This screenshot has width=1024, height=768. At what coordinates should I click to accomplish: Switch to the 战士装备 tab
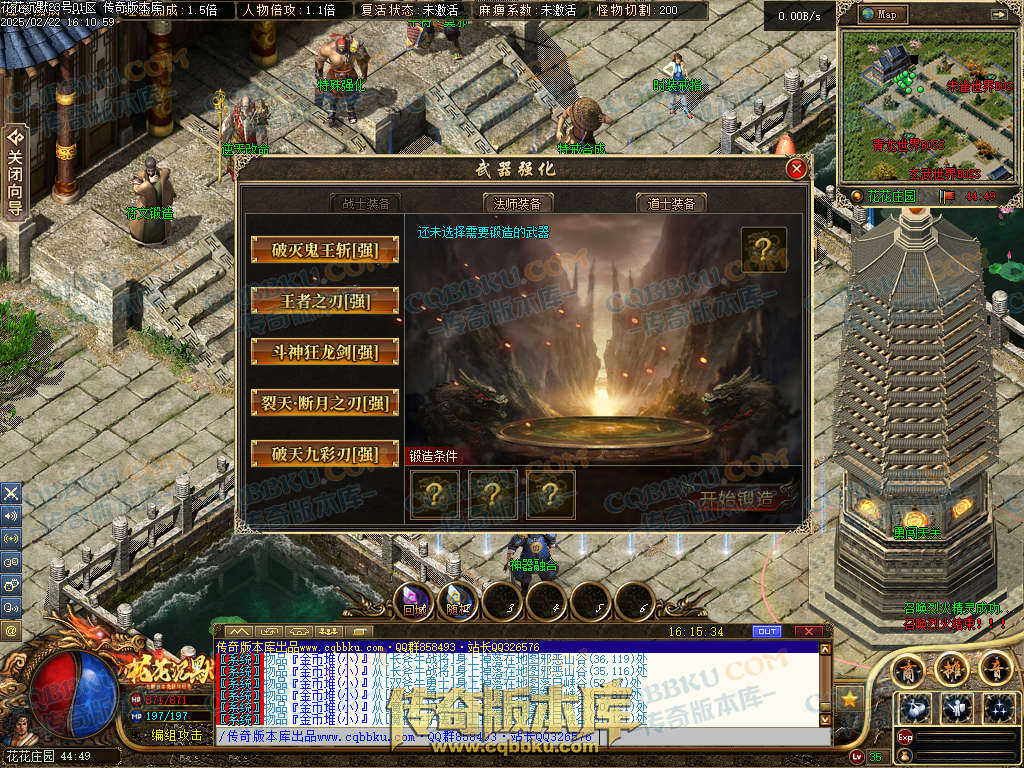366,203
